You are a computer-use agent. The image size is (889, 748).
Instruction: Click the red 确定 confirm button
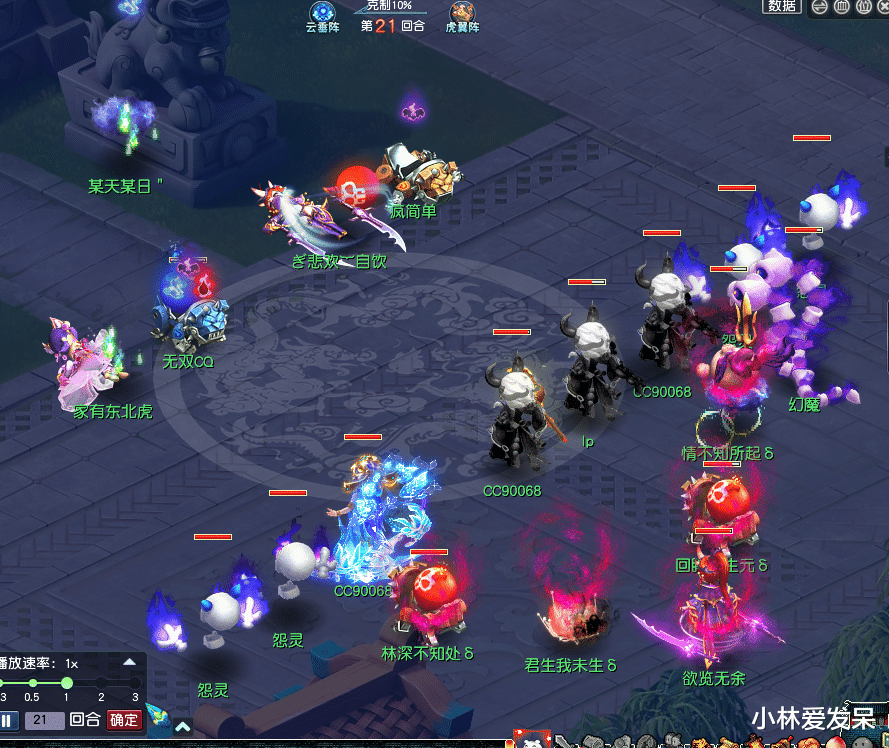point(124,720)
